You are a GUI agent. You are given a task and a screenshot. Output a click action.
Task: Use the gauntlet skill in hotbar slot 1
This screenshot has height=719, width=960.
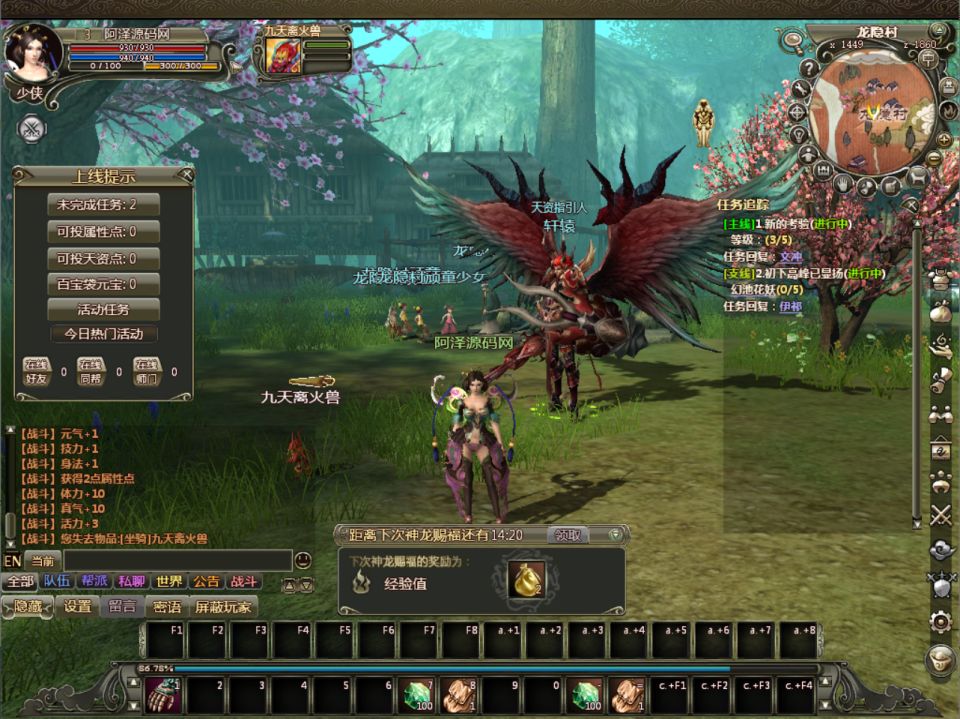click(163, 694)
